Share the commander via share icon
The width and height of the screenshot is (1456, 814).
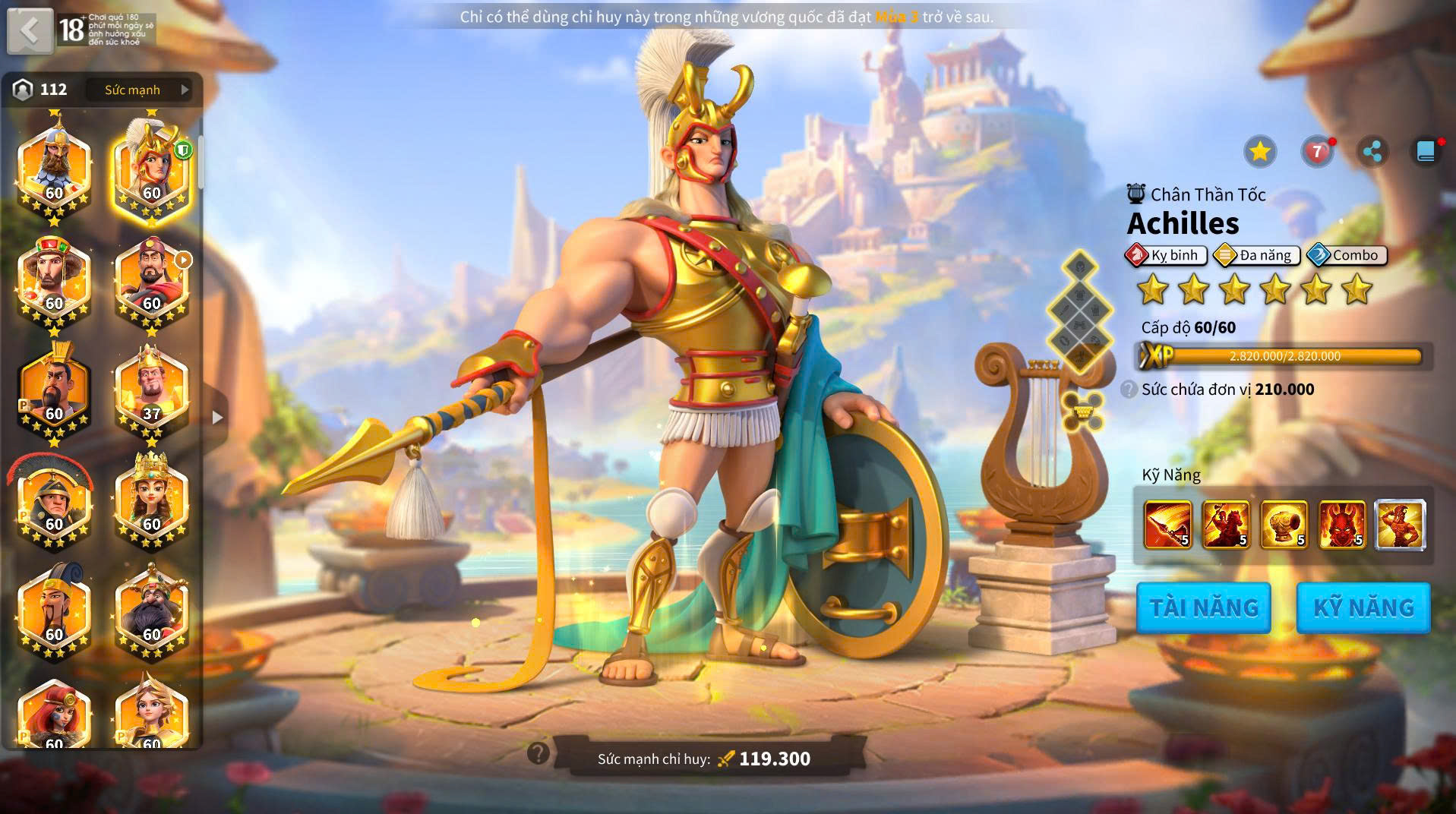[x=1372, y=152]
